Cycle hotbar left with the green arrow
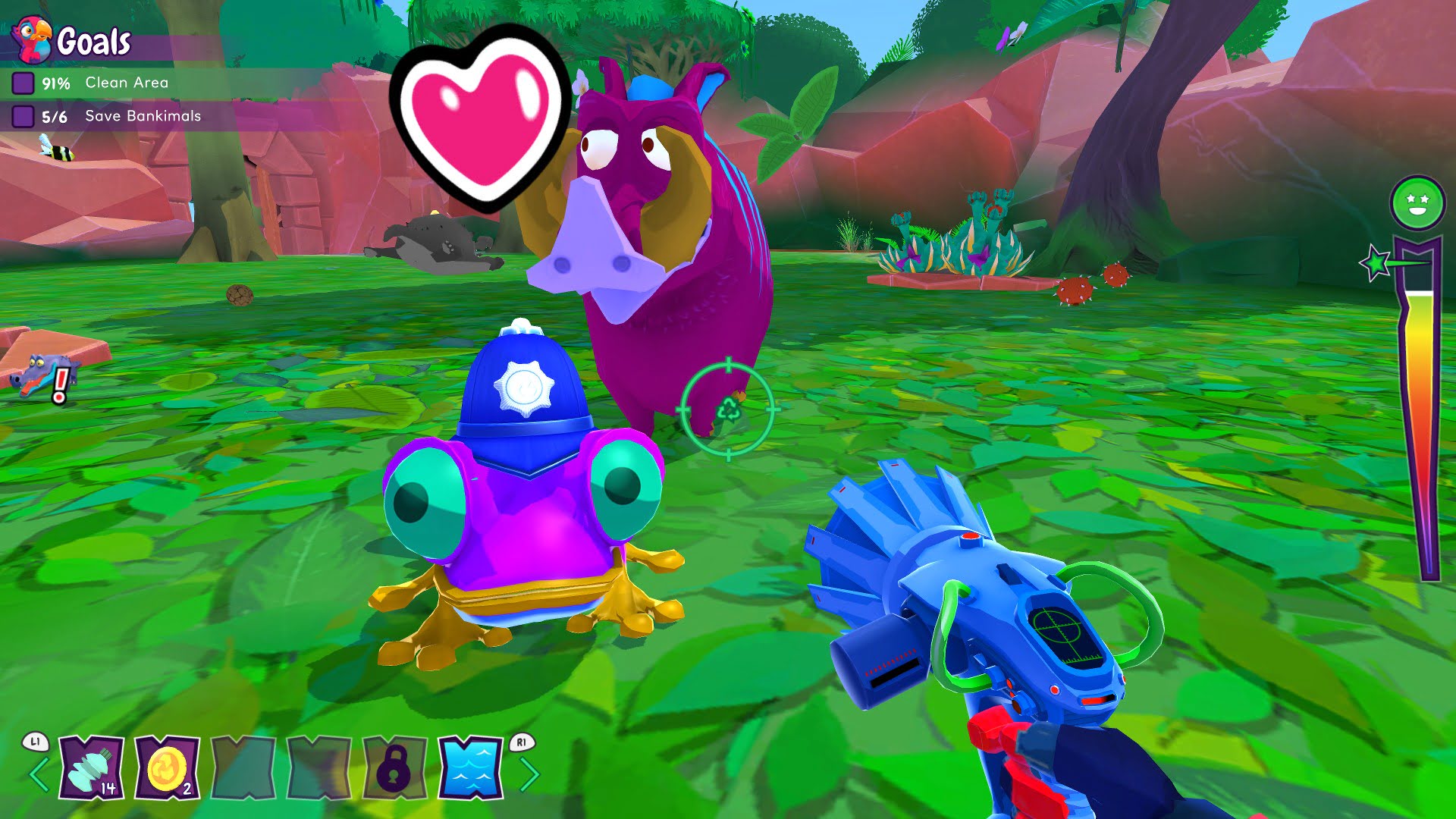Image resolution: width=1456 pixels, height=819 pixels. pyautogui.click(x=39, y=774)
